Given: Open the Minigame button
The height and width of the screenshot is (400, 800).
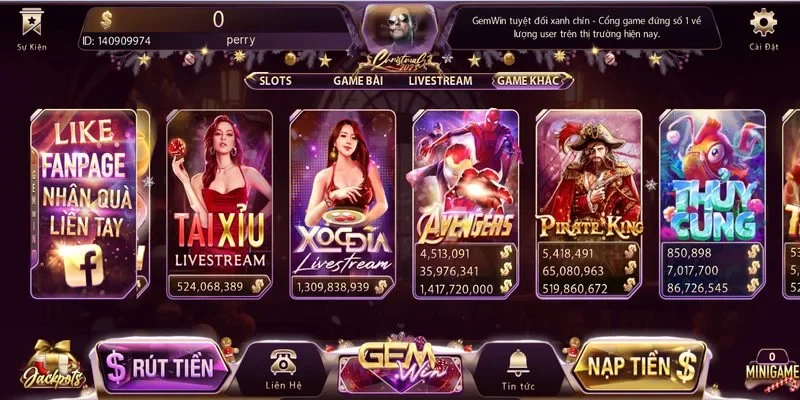Looking at the screenshot, I should pyautogui.click(x=771, y=369).
